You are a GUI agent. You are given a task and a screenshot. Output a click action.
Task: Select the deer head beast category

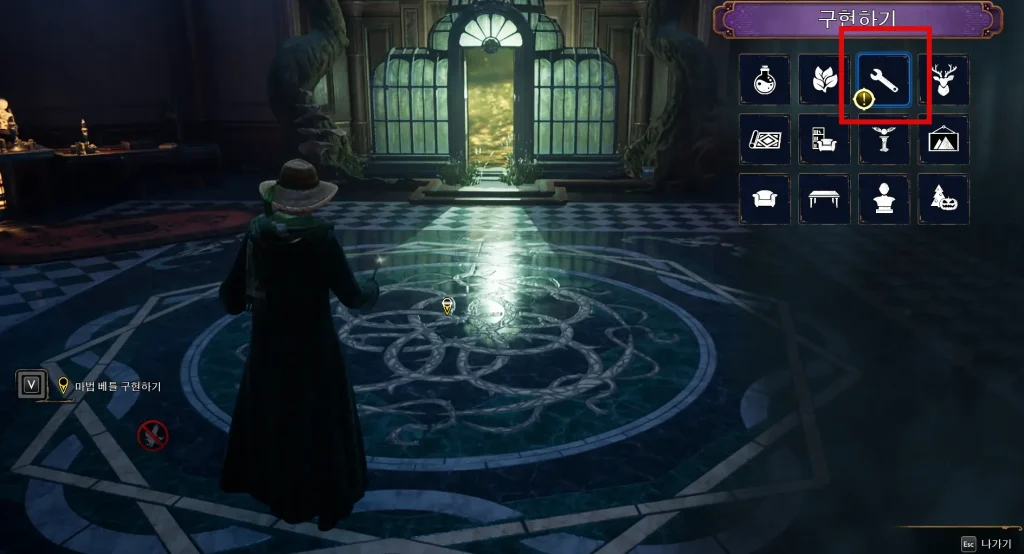[x=943, y=79]
